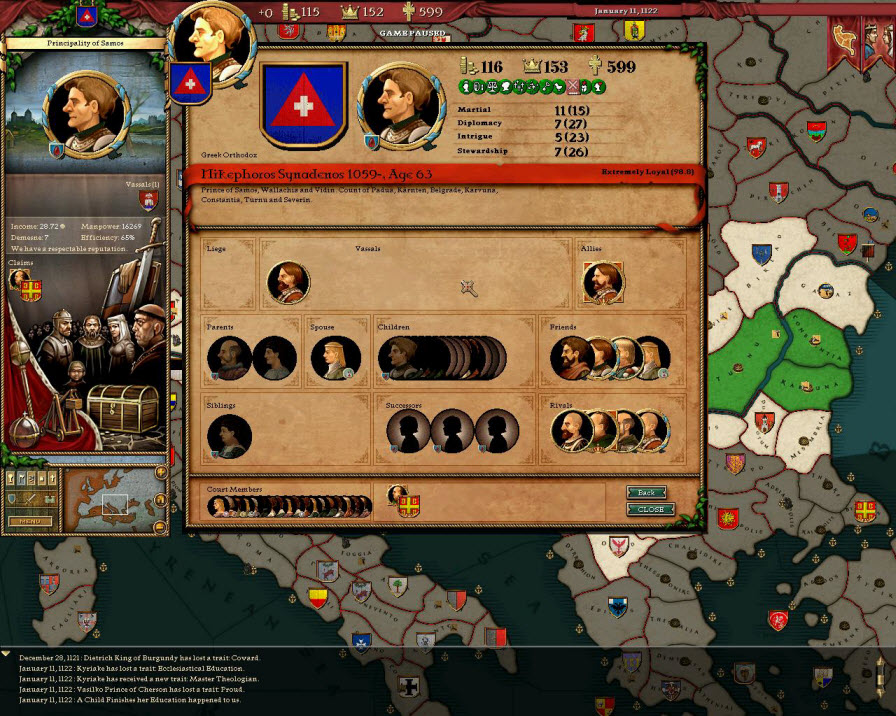Click the red-and-gold cross claim shield
Image resolution: width=896 pixels, height=716 pixels.
30,290
